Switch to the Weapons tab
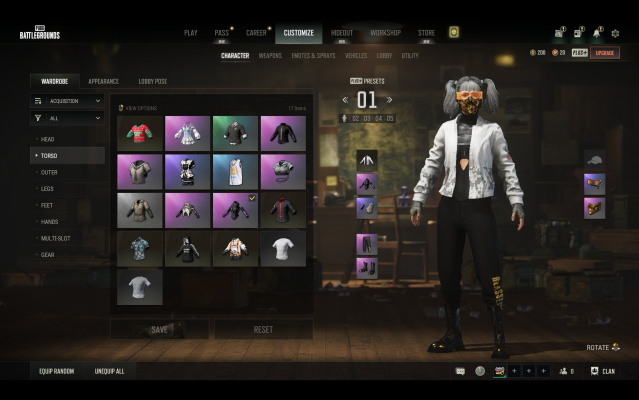This screenshot has width=639, height=400. tap(270, 56)
